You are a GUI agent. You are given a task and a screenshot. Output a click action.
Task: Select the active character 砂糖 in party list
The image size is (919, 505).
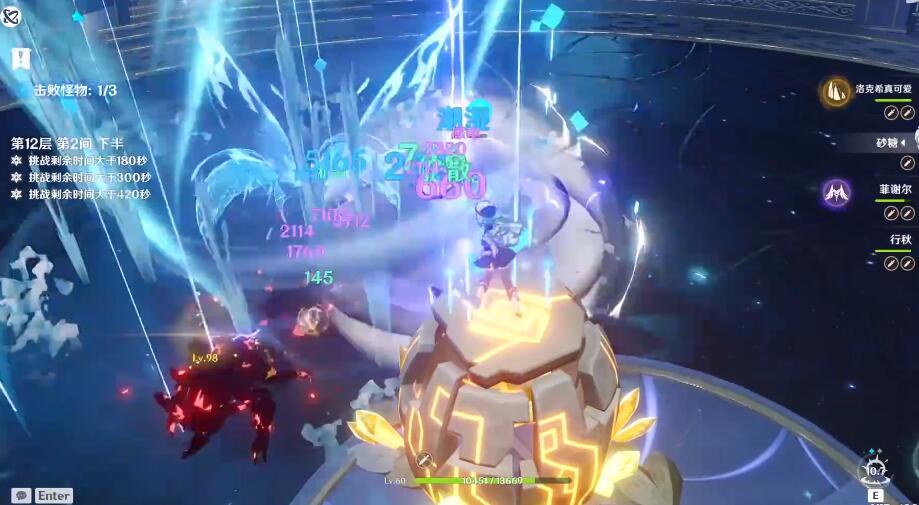[886, 142]
